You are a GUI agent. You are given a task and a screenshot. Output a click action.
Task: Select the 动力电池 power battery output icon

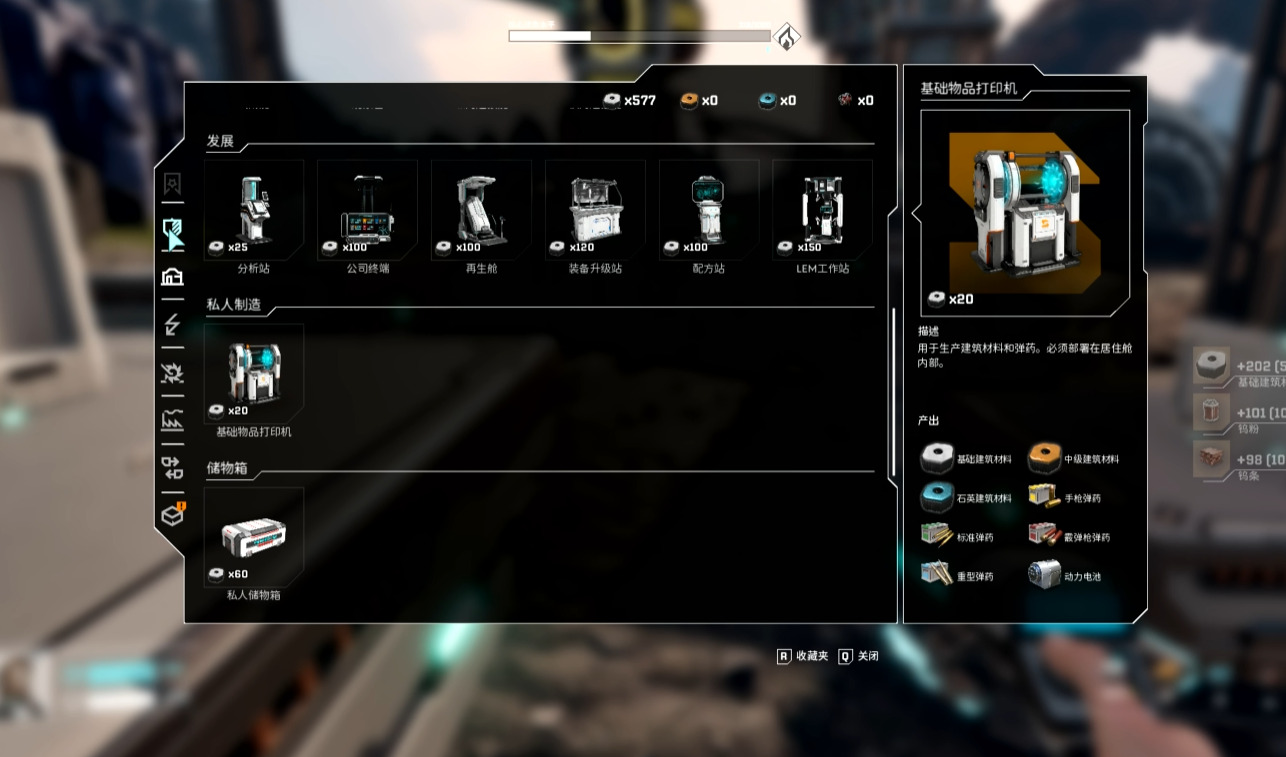tap(1044, 575)
